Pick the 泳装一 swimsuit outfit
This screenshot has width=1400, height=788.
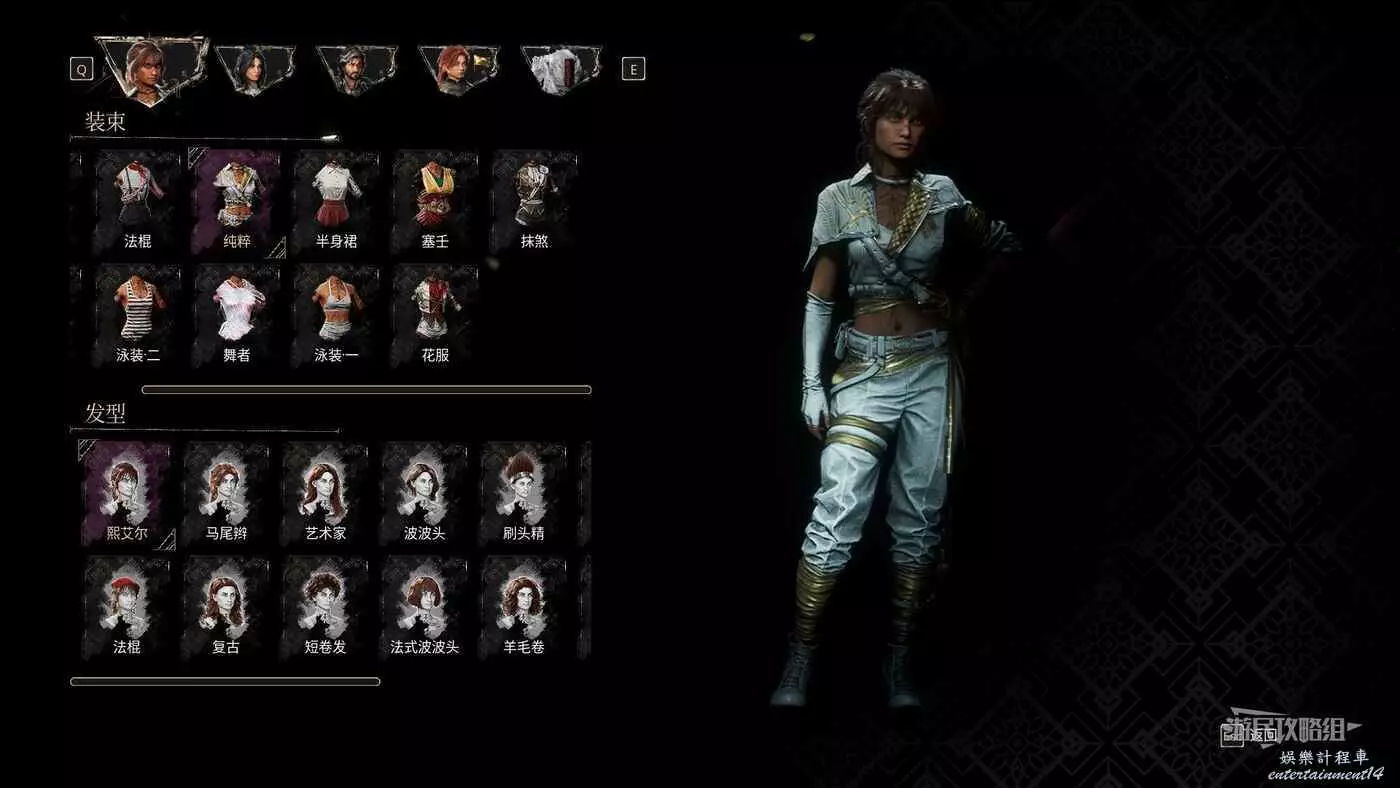pos(336,315)
